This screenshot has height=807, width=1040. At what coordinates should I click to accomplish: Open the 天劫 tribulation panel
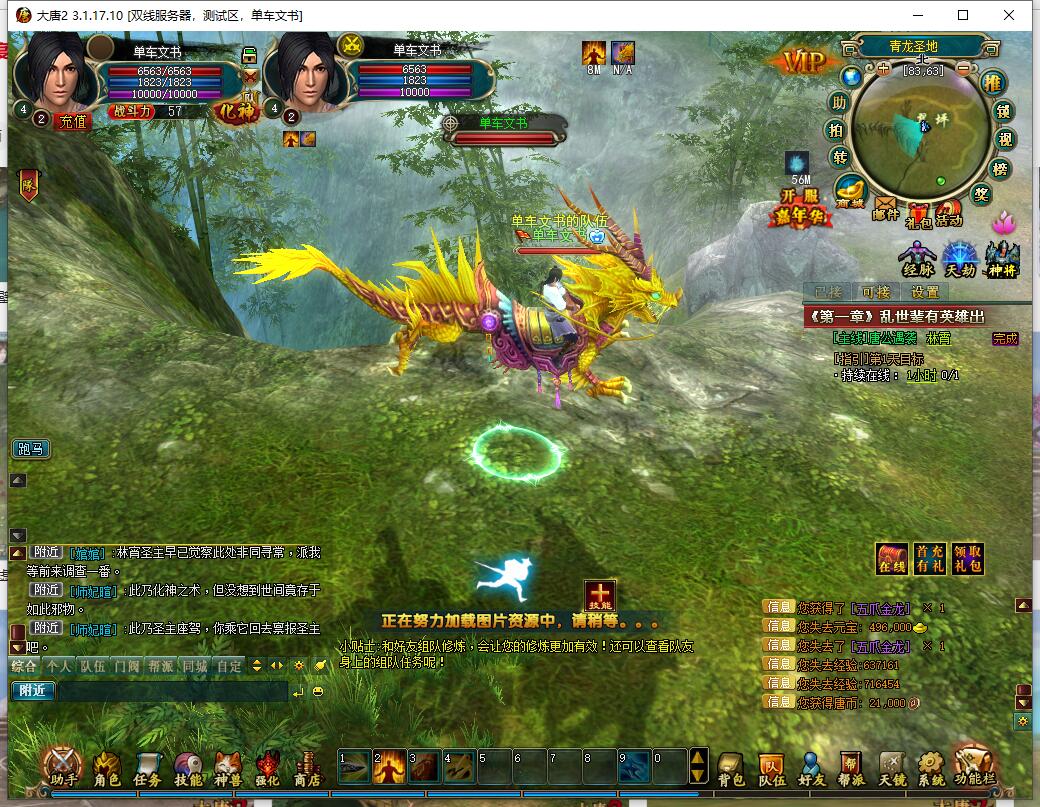[x=960, y=259]
